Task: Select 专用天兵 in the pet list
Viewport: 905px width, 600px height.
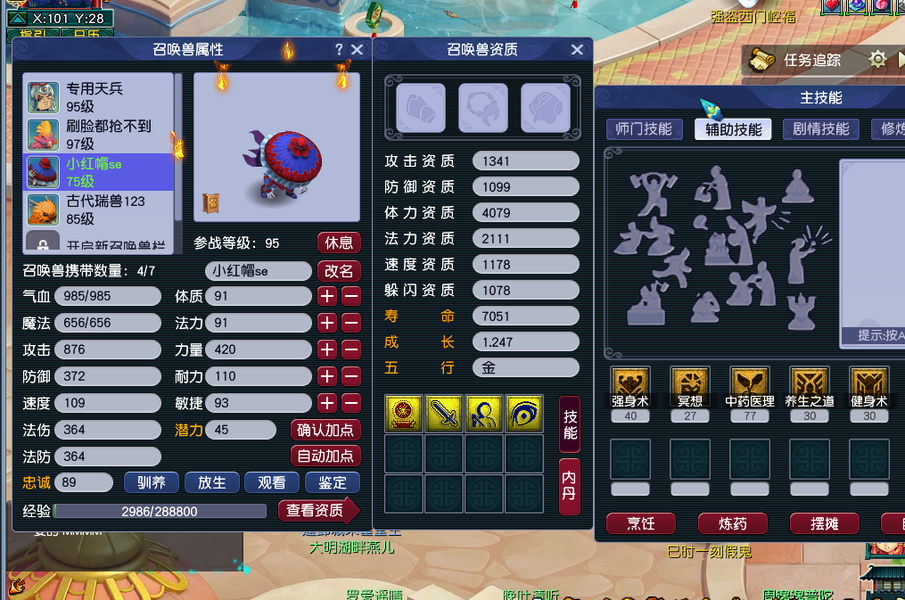Action: pos(99,97)
